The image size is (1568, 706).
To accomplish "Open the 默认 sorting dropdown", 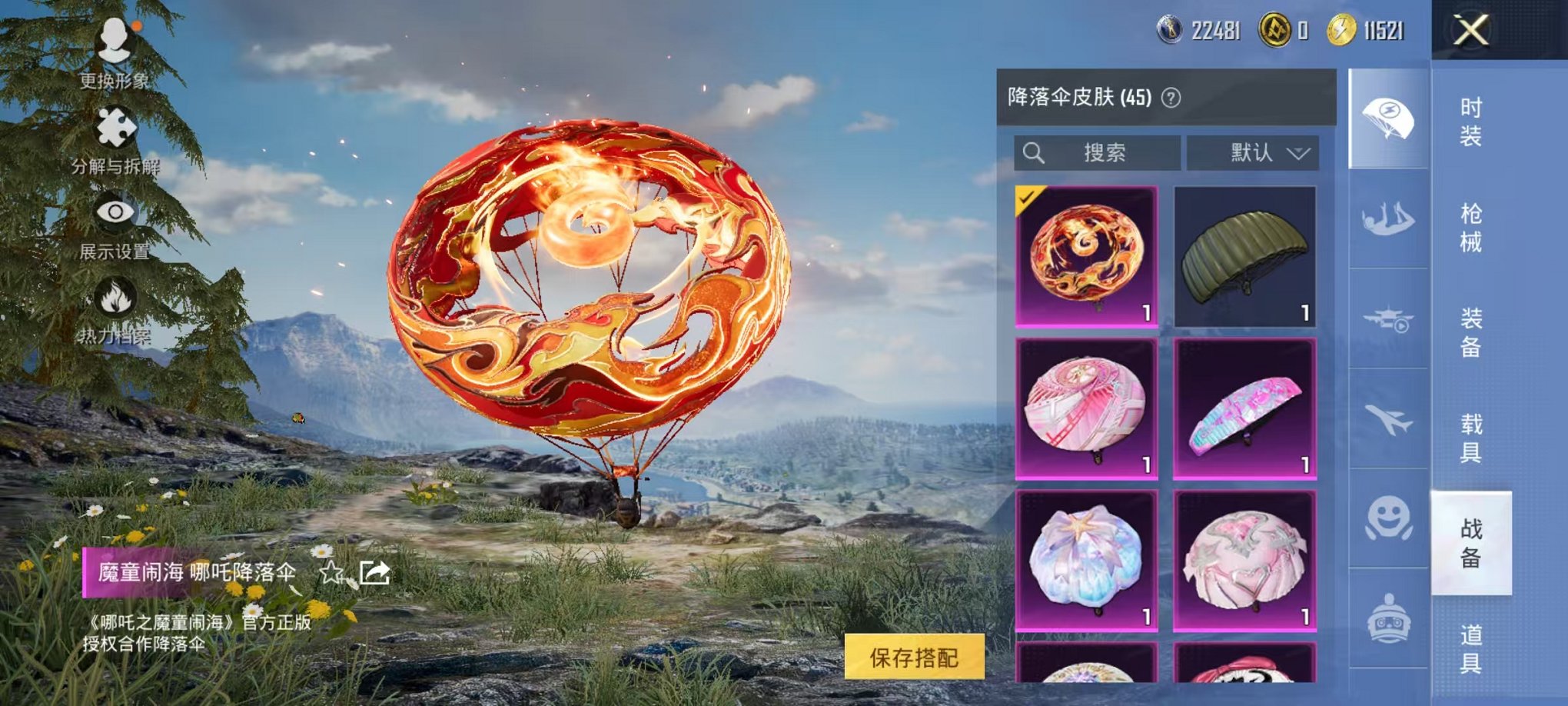I will (1253, 152).
